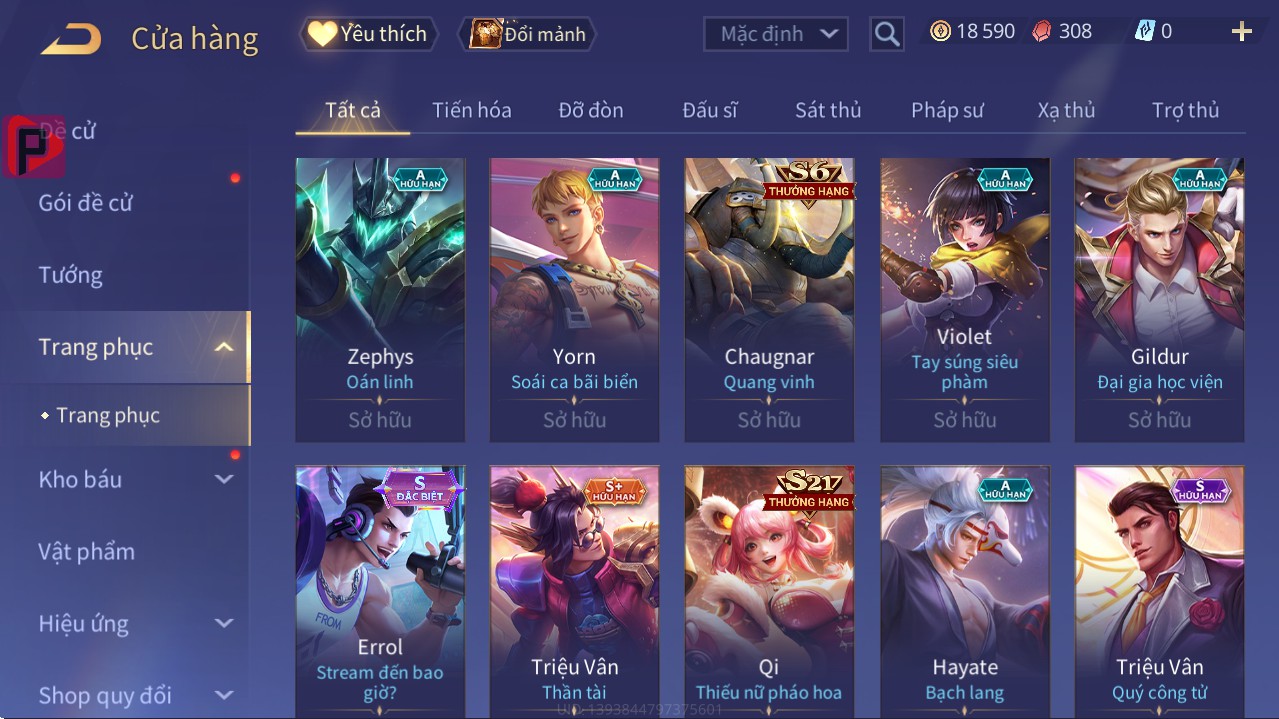
Task: Open the Tướng shop section
Action: pyautogui.click(x=71, y=275)
